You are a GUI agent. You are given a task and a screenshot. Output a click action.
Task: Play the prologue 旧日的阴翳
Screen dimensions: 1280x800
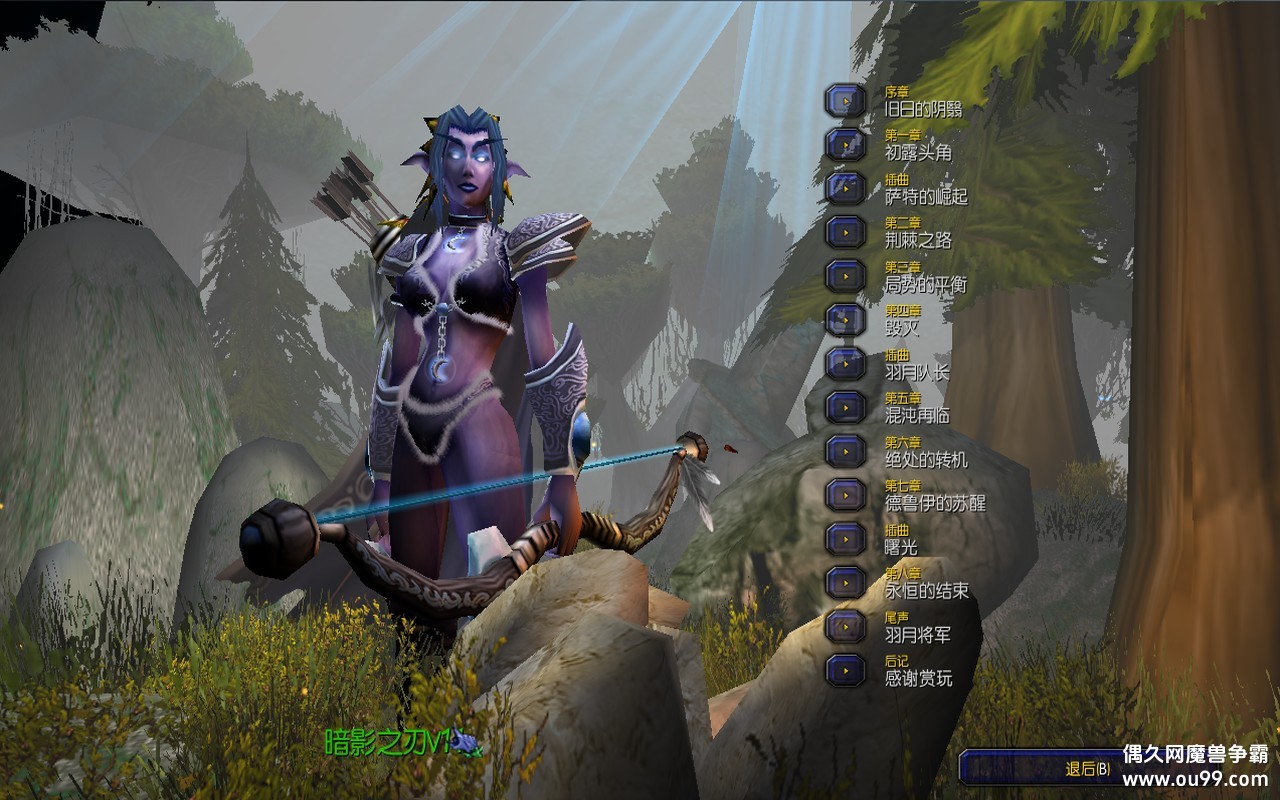(x=845, y=100)
